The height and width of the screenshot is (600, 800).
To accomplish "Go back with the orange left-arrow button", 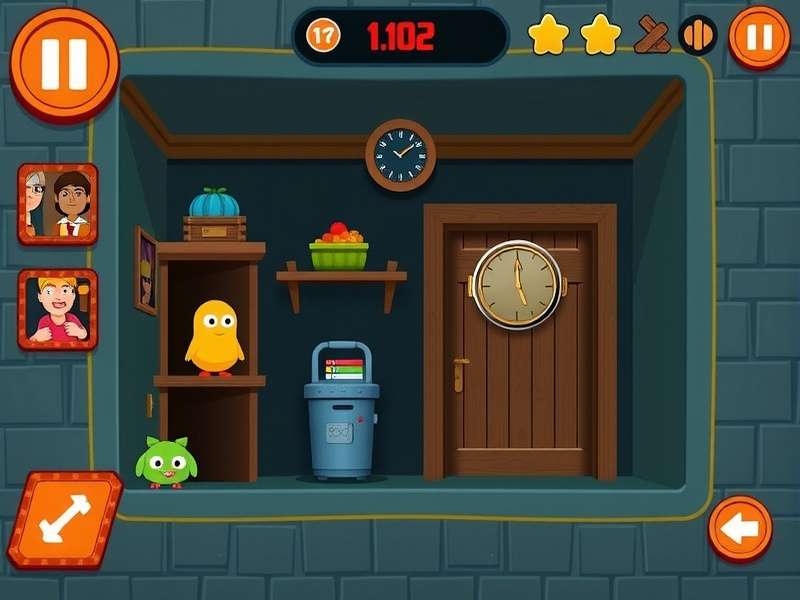I will coord(740,528).
